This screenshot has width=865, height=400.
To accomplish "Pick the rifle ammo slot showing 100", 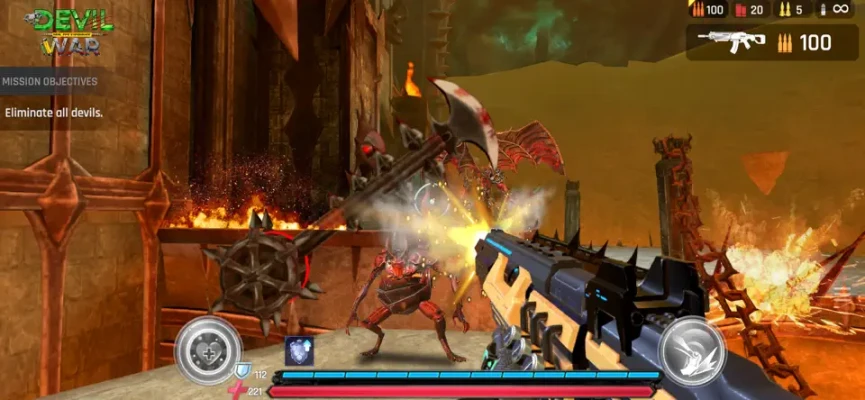I will click(x=707, y=9).
